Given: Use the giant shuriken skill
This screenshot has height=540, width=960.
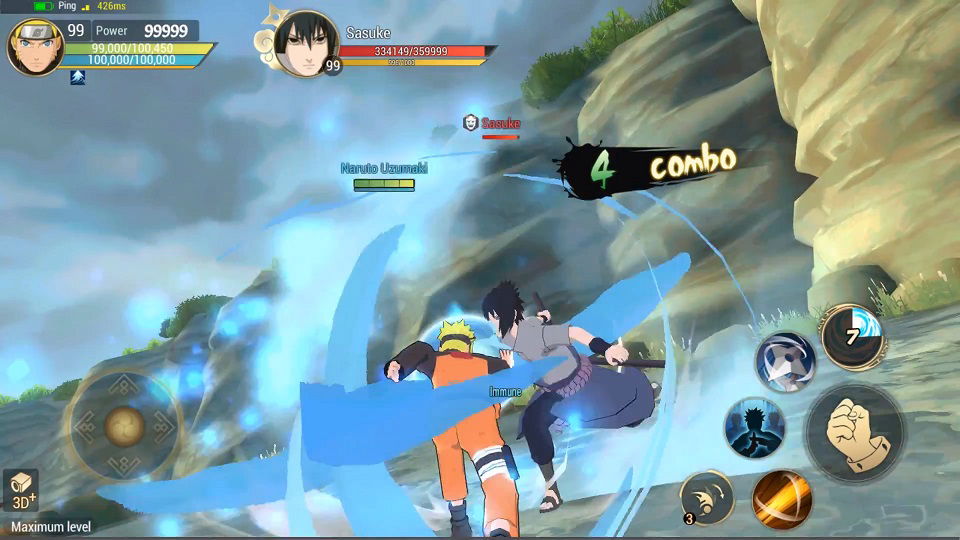Looking at the screenshot, I should tap(785, 362).
